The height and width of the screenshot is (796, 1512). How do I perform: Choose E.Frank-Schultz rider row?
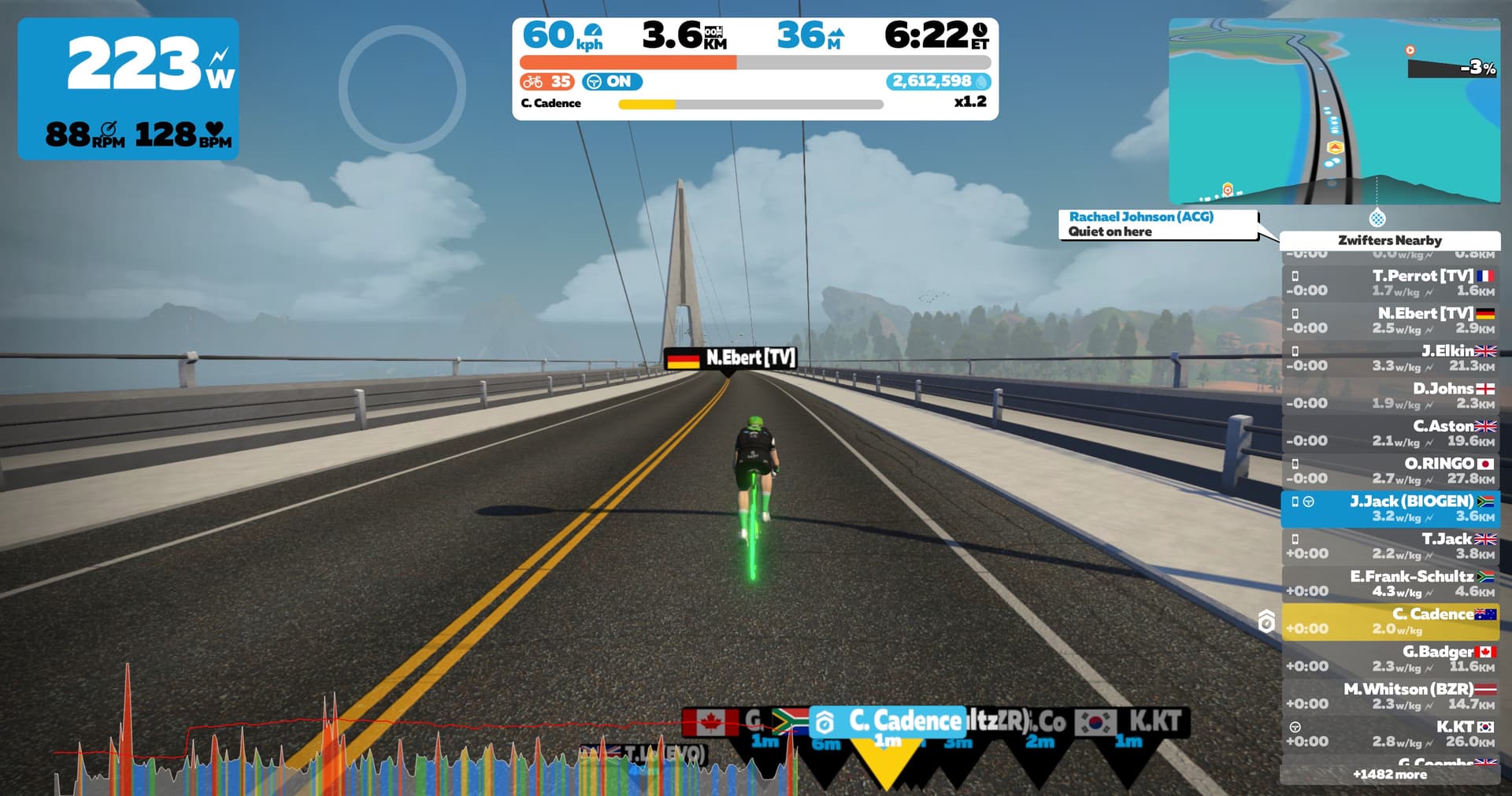1390,583
